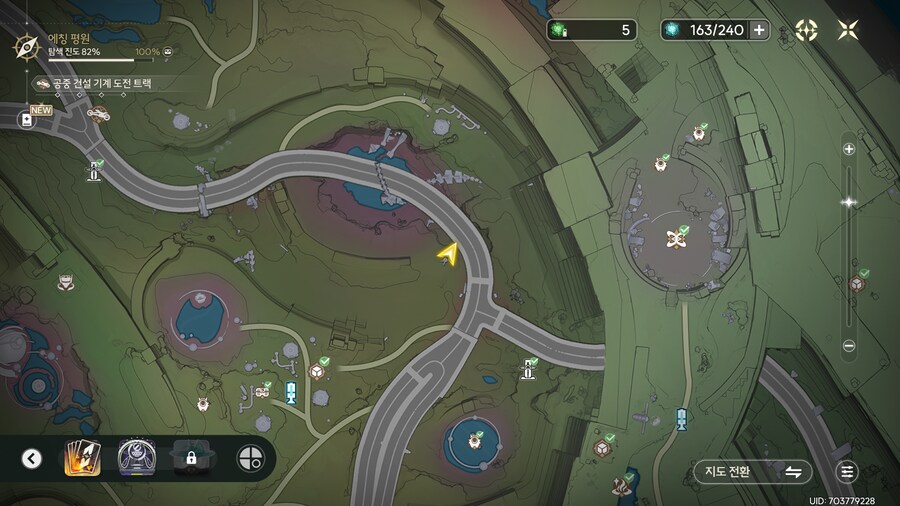Image resolution: width=900 pixels, height=506 pixels.
Task: Select the locked padlock feature icon
Action: pyautogui.click(x=190, y=459)
